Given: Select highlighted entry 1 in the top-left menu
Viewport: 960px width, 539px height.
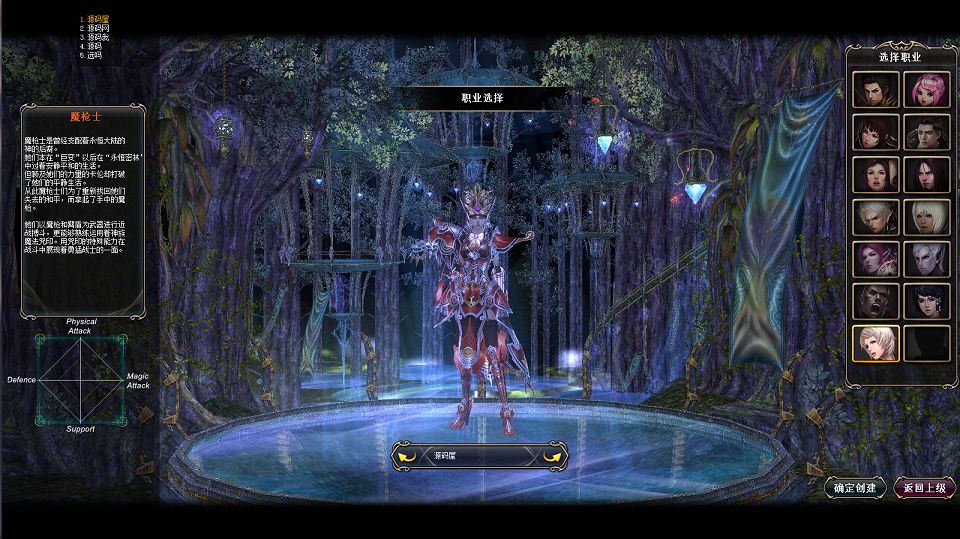Looking at the screenshot, I should 97,19.
